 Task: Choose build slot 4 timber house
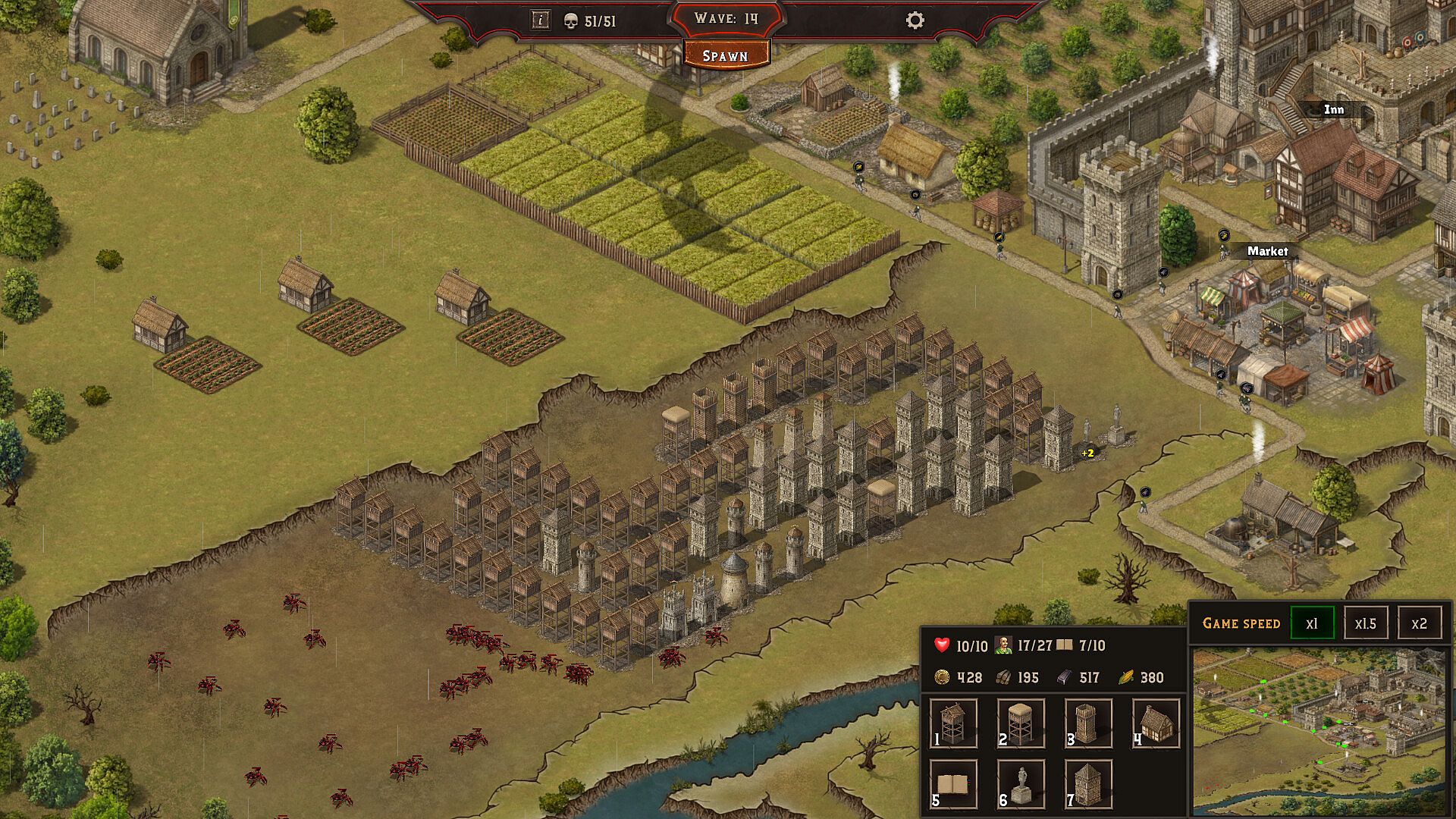pos(1156,723)
